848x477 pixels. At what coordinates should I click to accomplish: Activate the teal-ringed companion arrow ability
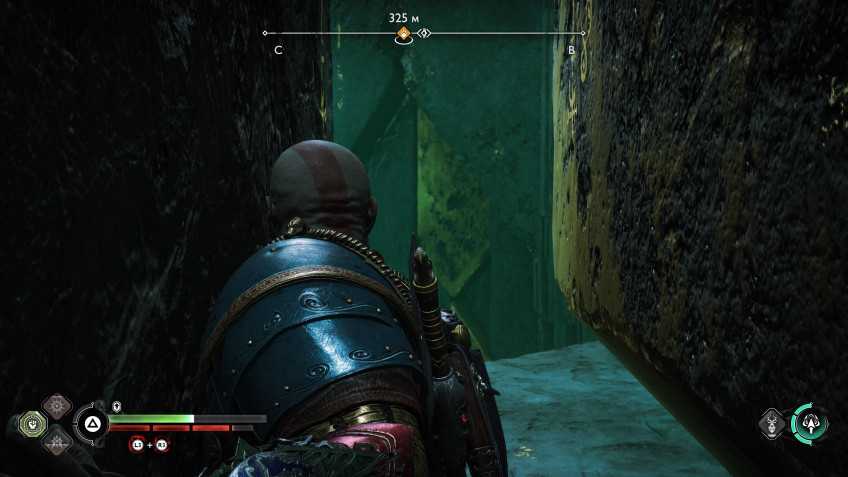pos(809,423)
